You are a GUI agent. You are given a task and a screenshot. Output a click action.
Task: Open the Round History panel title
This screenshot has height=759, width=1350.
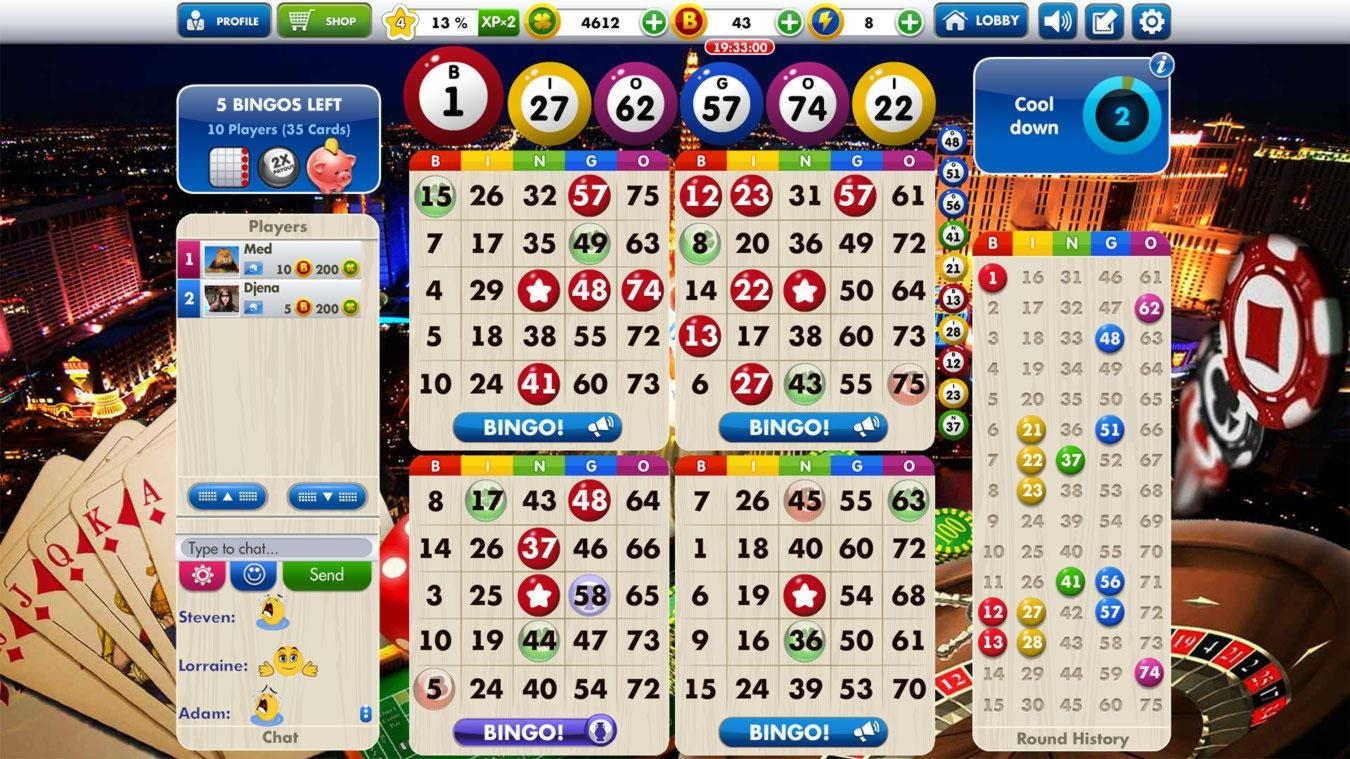pos(1070,738)
